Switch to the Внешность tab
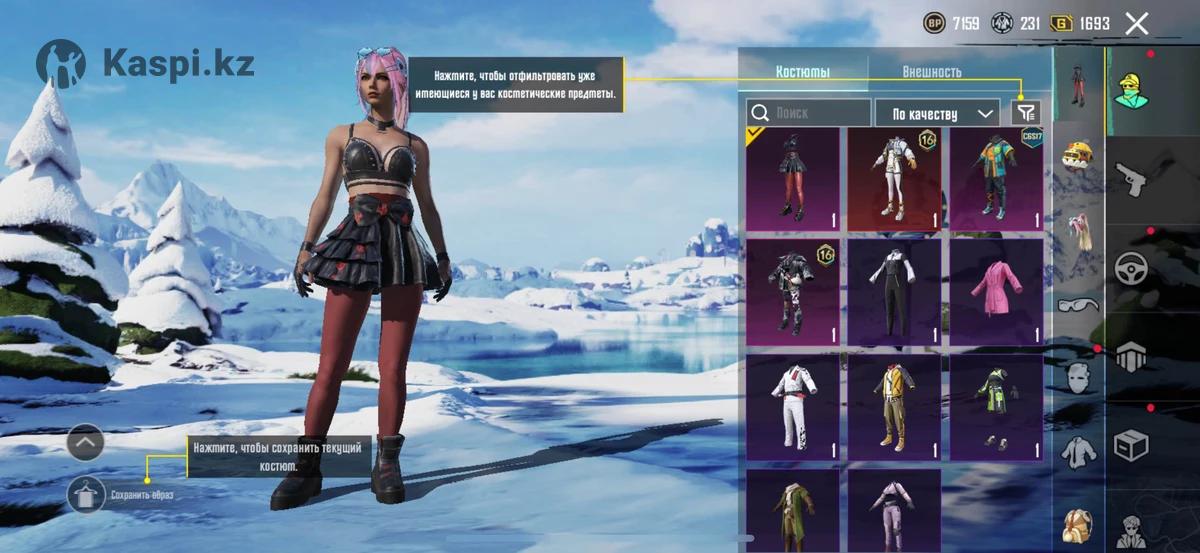 coord(931,72)
